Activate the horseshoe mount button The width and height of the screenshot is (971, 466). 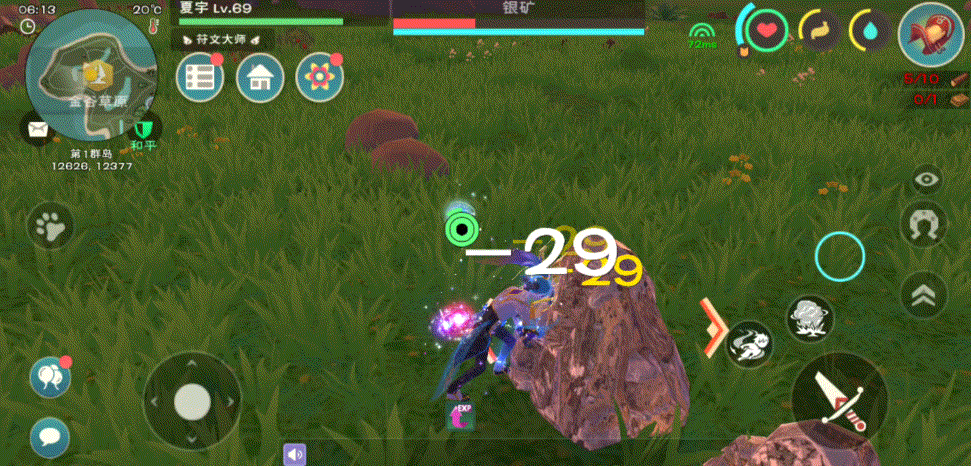click(x=924, y=225)
